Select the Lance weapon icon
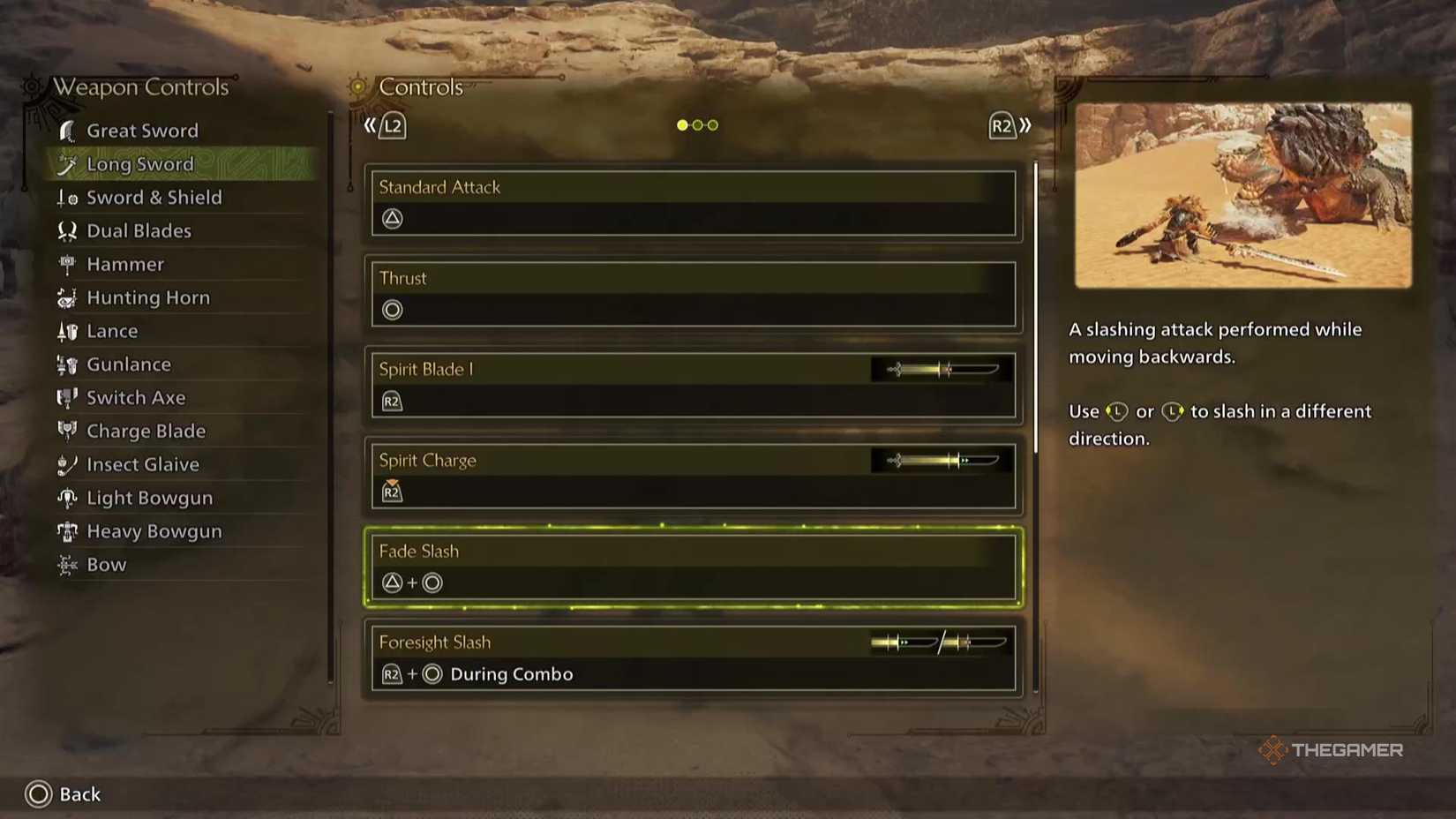 pos(66,331)
